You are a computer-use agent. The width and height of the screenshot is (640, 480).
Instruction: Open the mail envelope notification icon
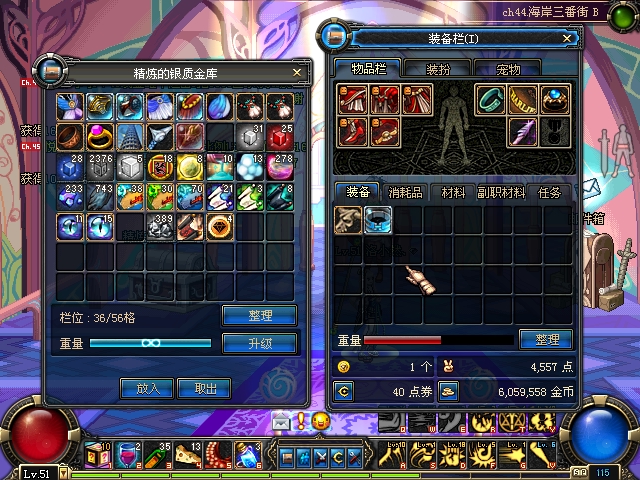[281, 422]
